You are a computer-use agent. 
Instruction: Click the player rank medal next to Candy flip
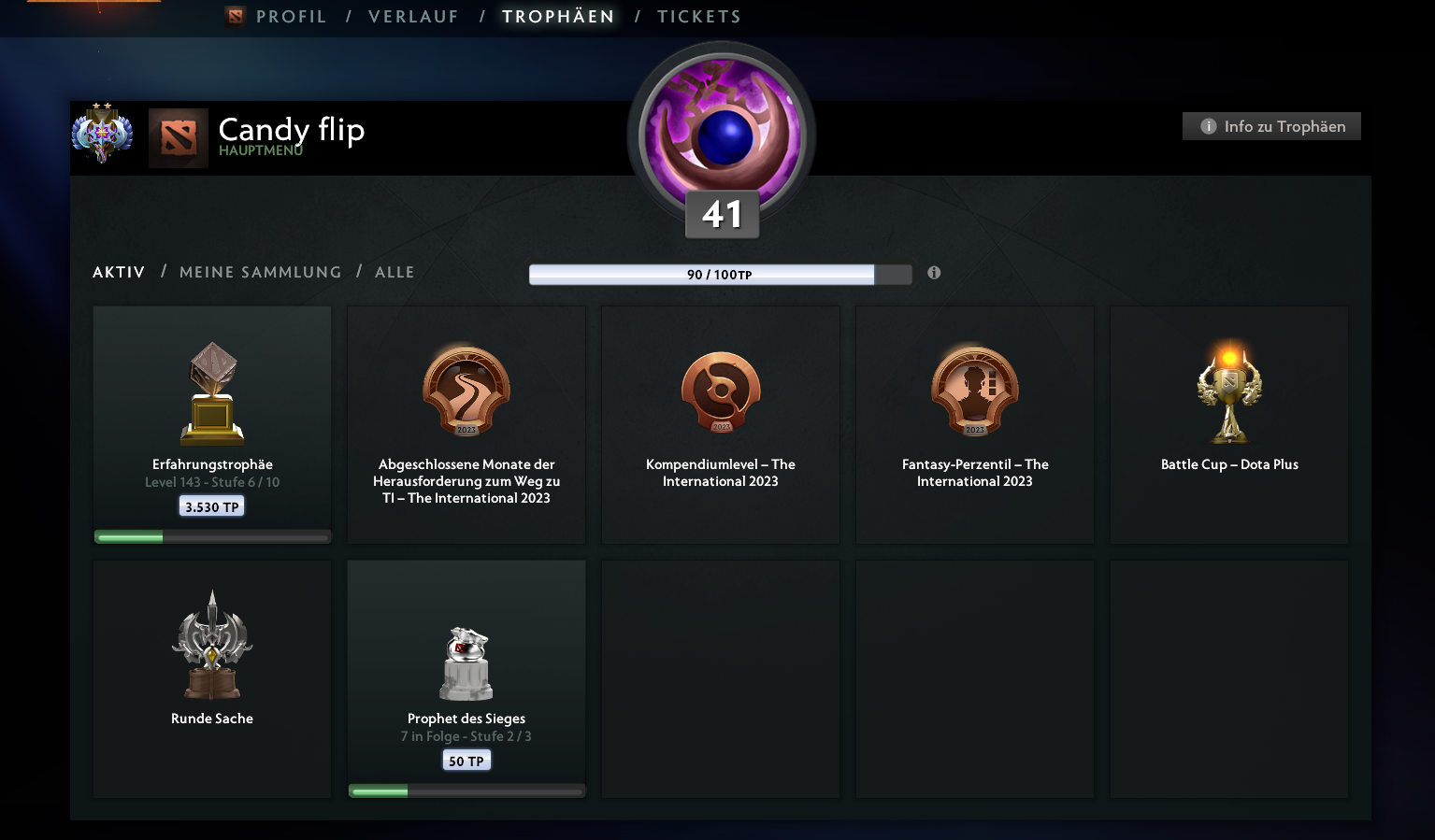point(103,134)
